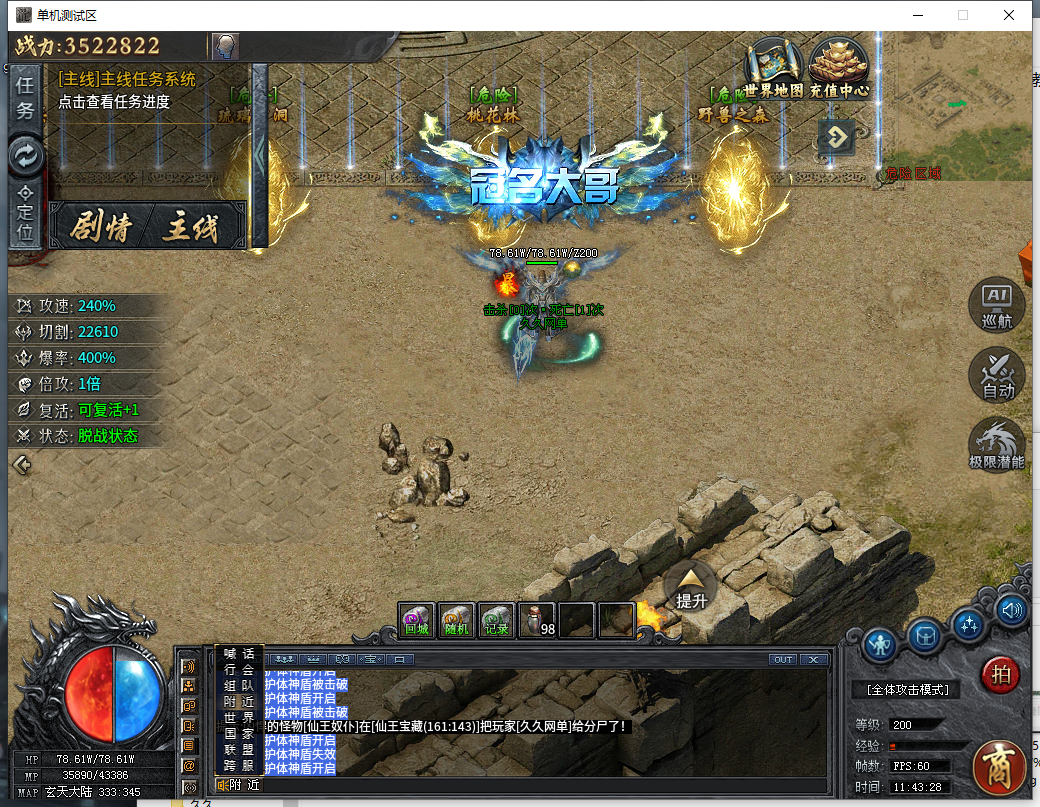Click the 提升 upgrade arrow button
1040x807 pixels.
(691, 584)
